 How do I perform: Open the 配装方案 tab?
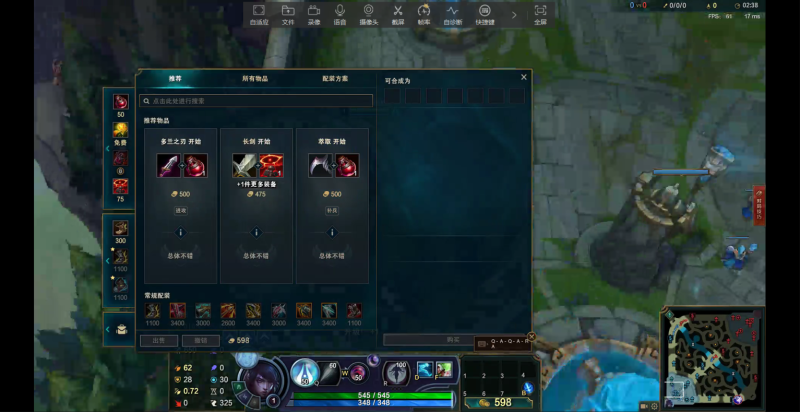click(x=335, y=78)
